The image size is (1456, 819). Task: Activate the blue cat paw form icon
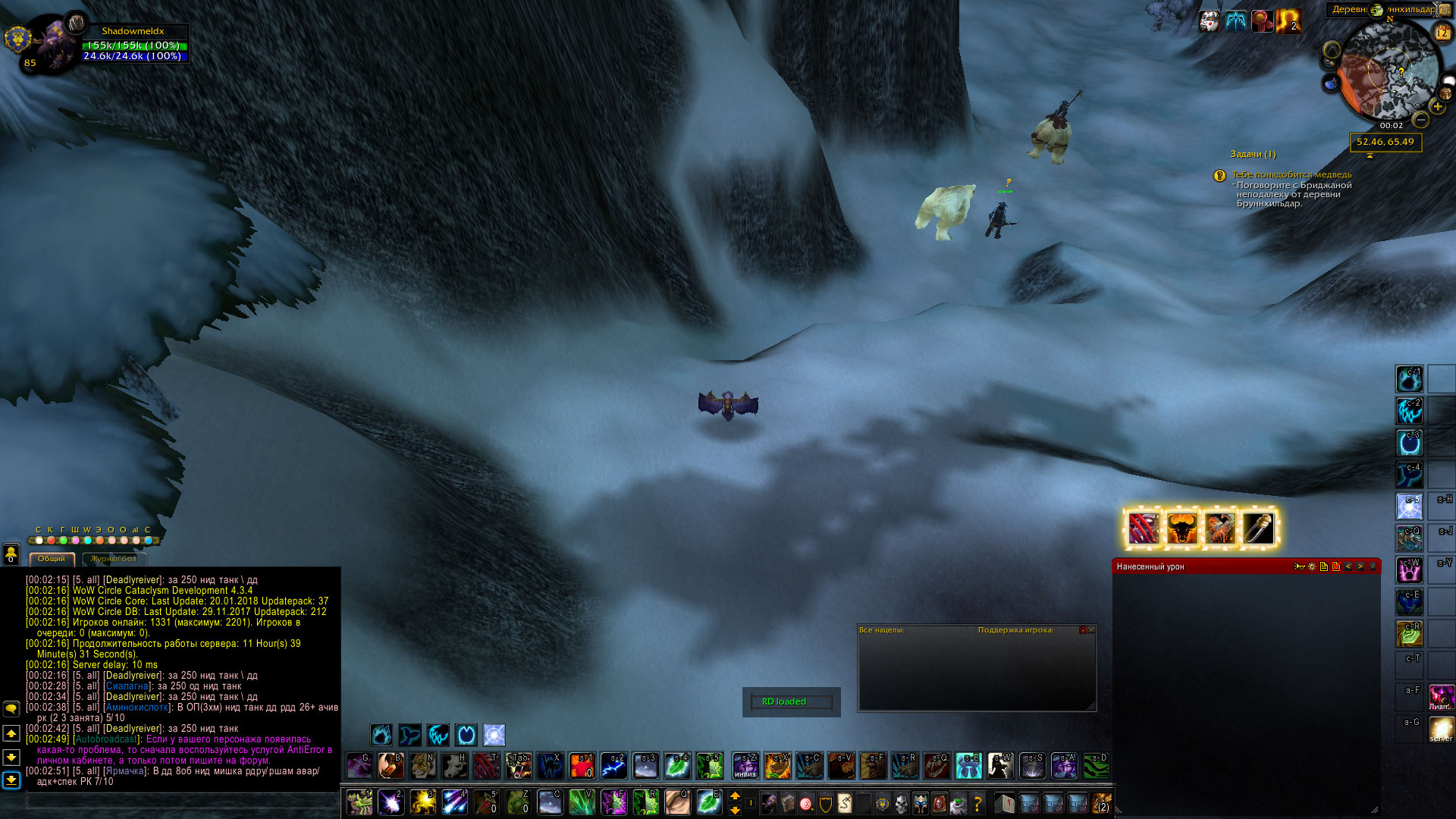tap(381, 734)
